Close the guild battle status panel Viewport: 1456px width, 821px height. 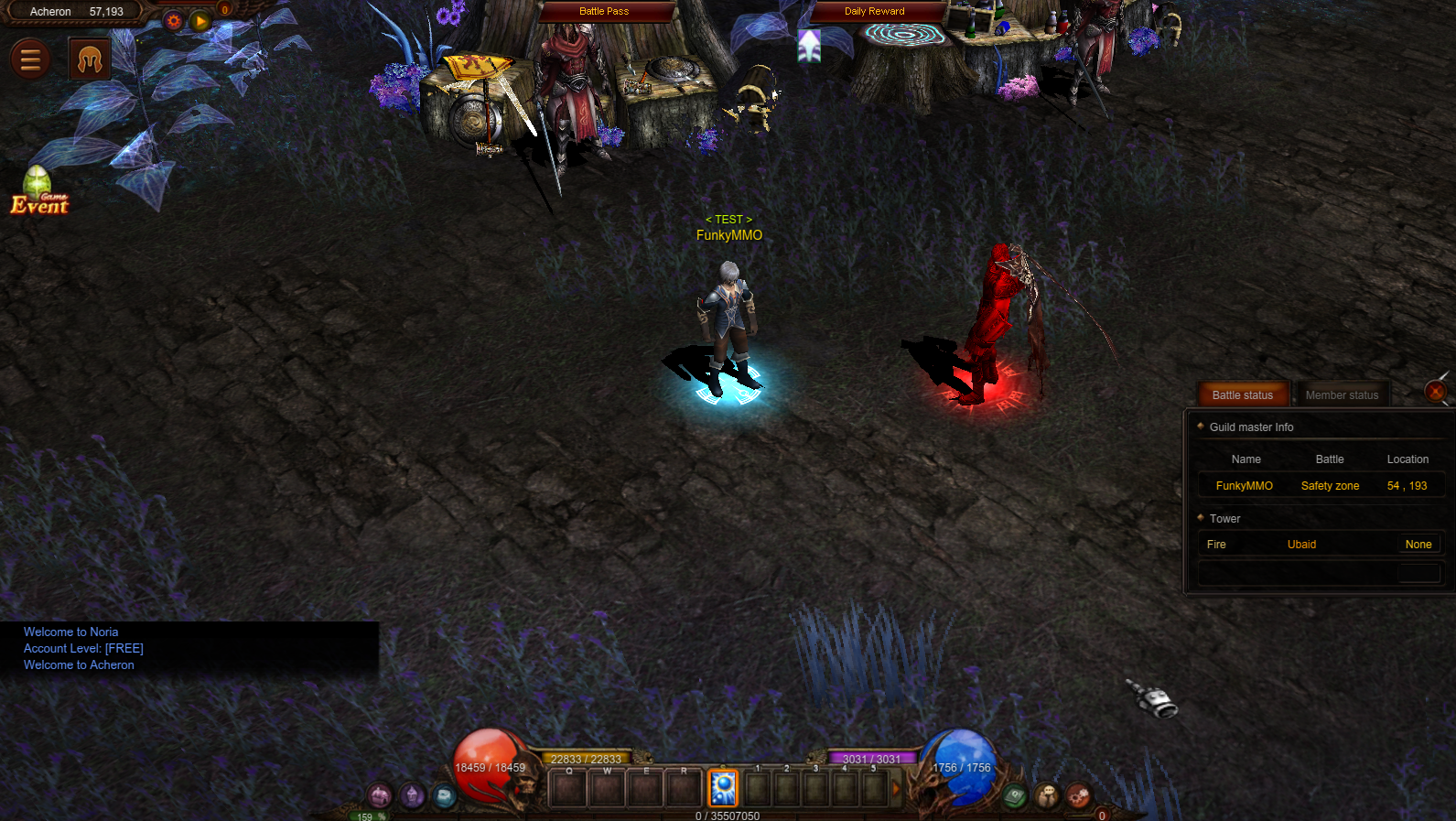coord(1436,392)
